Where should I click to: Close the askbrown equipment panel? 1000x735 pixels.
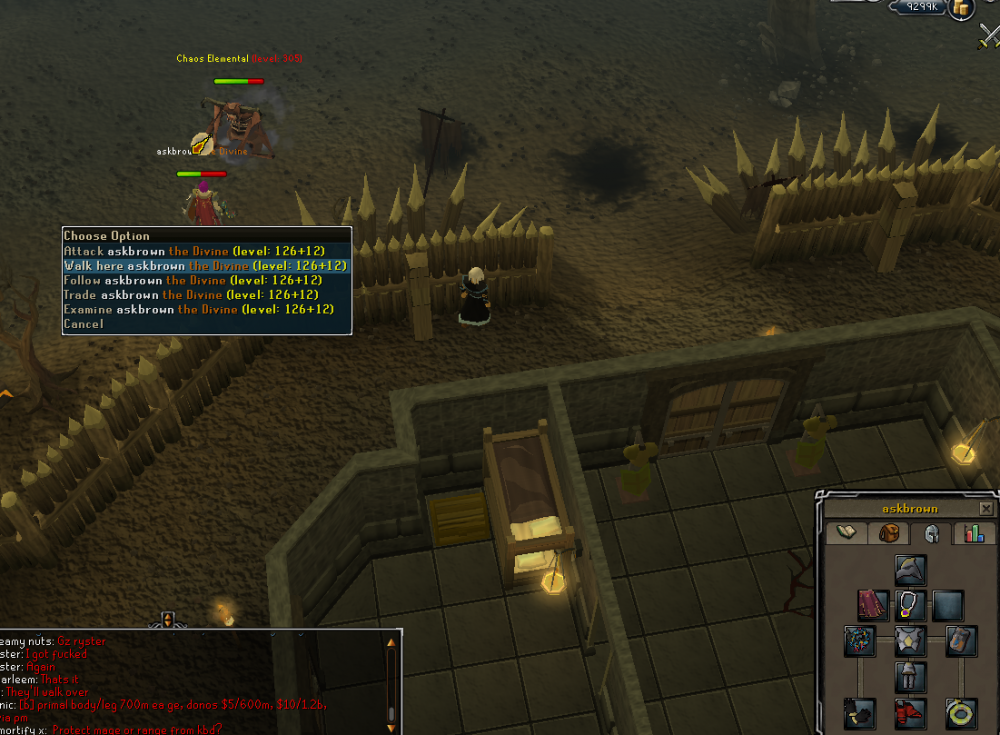pos(986,508)
